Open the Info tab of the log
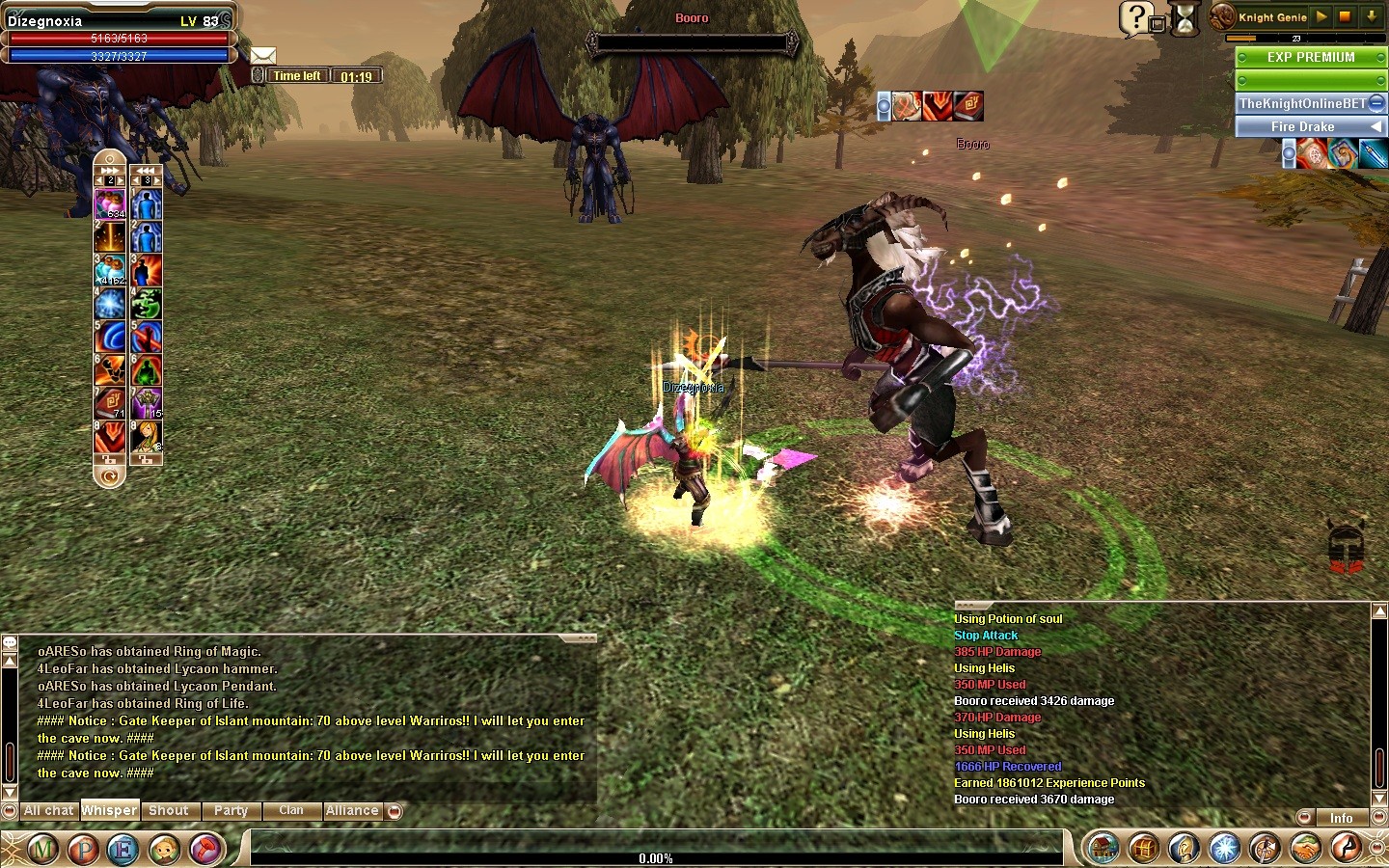Viewport: 1389px width, 868px height. [1341, 818]
